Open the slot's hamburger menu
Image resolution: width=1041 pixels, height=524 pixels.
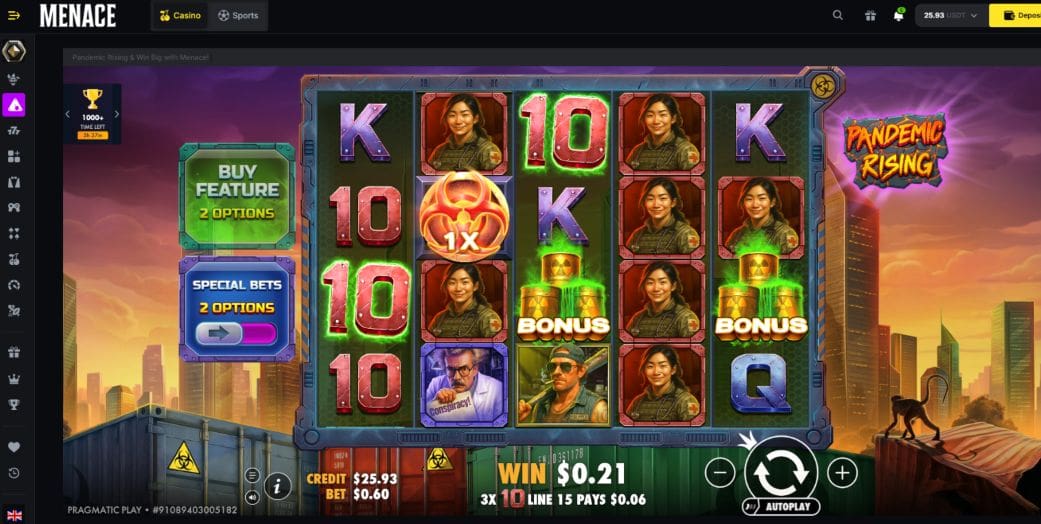252,475
